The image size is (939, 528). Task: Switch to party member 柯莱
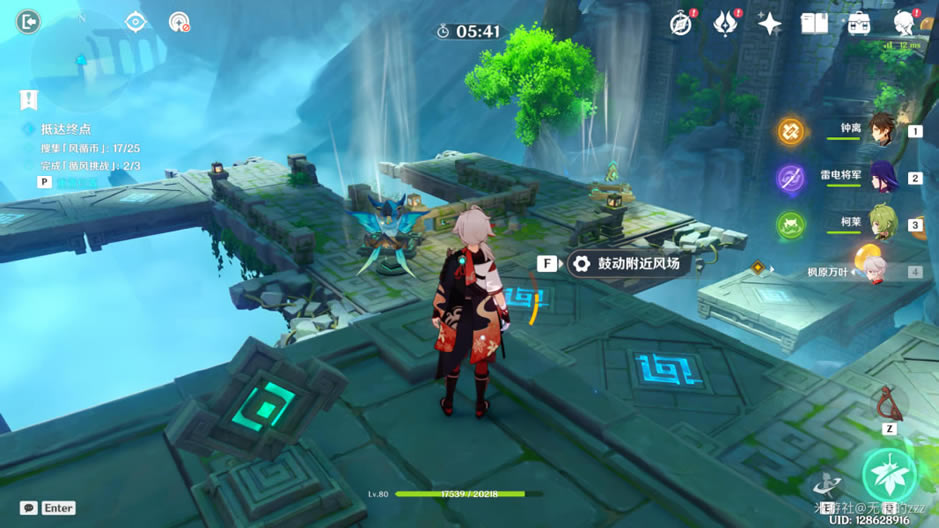881,224
